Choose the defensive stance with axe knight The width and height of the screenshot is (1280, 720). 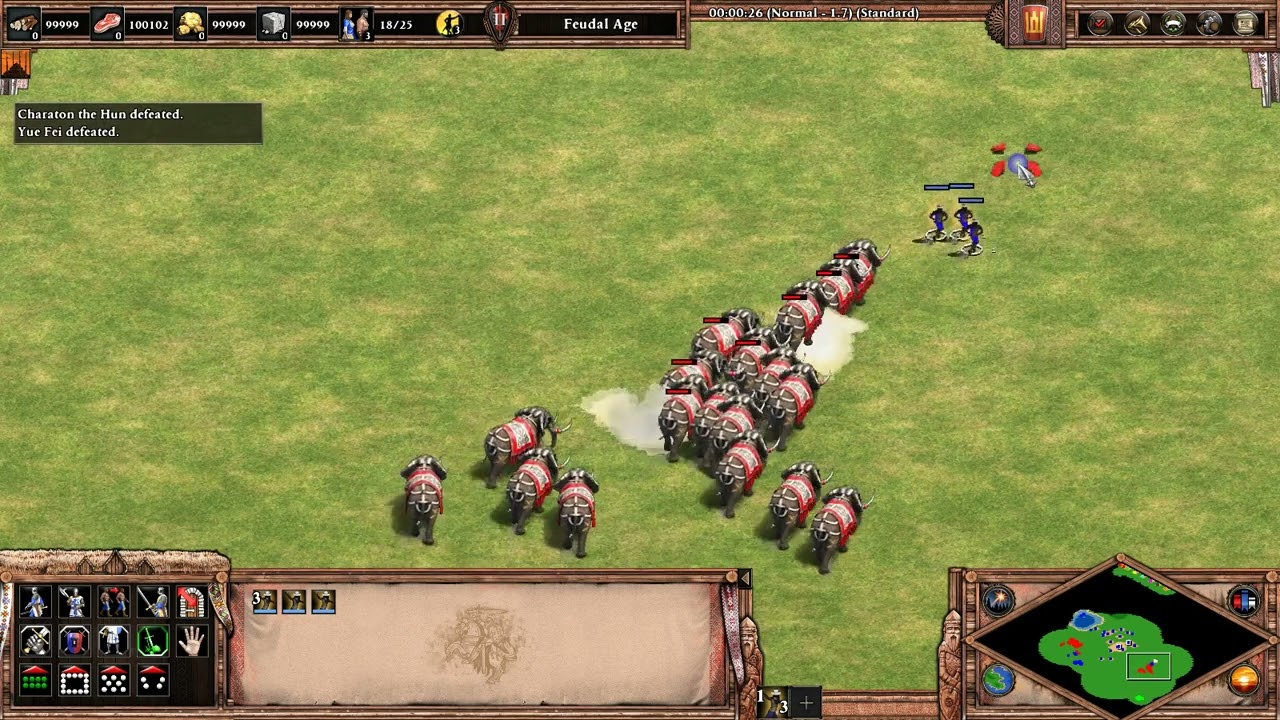(x=74, y=602)
